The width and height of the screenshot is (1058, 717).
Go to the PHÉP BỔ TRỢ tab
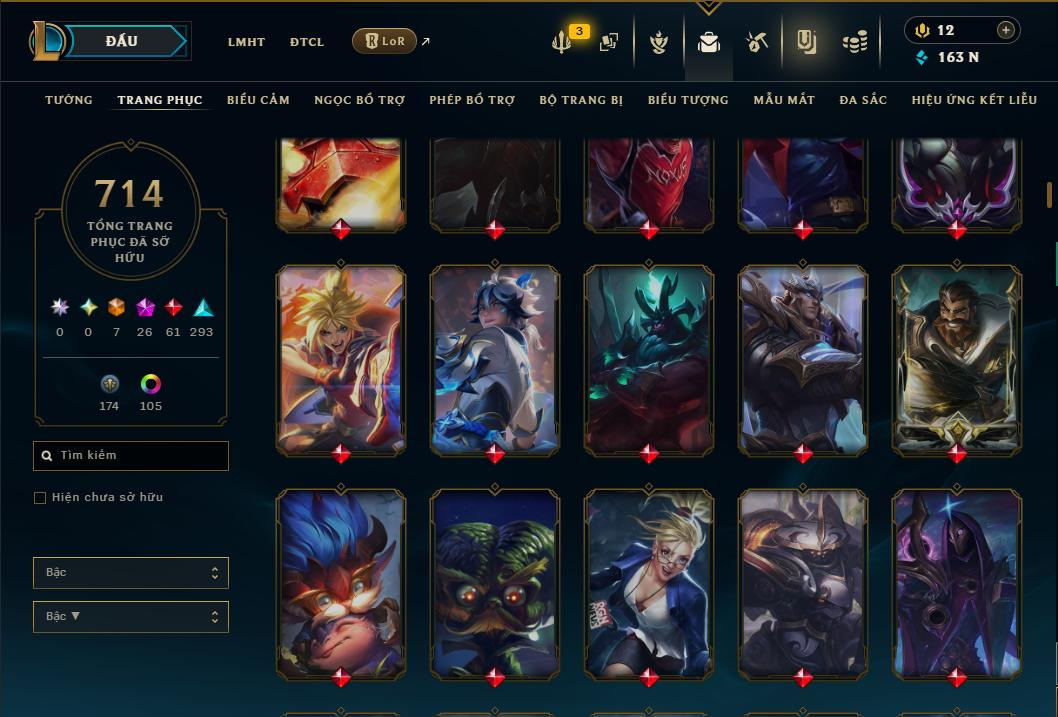click(x=472, y=100)
